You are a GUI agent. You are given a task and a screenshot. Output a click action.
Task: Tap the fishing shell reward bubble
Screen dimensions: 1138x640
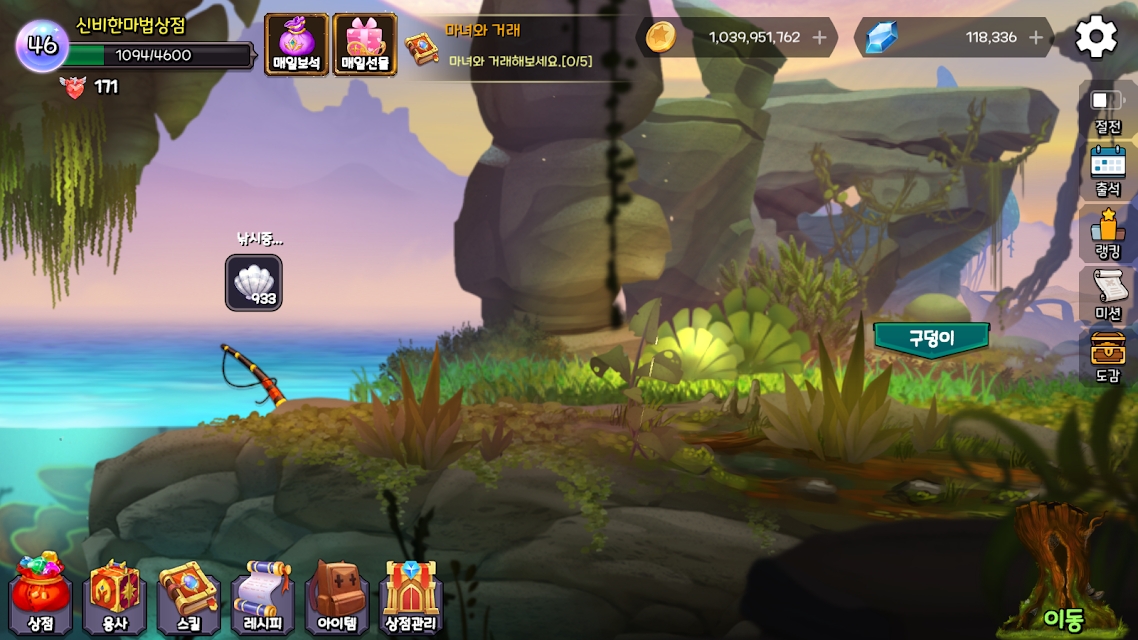[253, 282]
